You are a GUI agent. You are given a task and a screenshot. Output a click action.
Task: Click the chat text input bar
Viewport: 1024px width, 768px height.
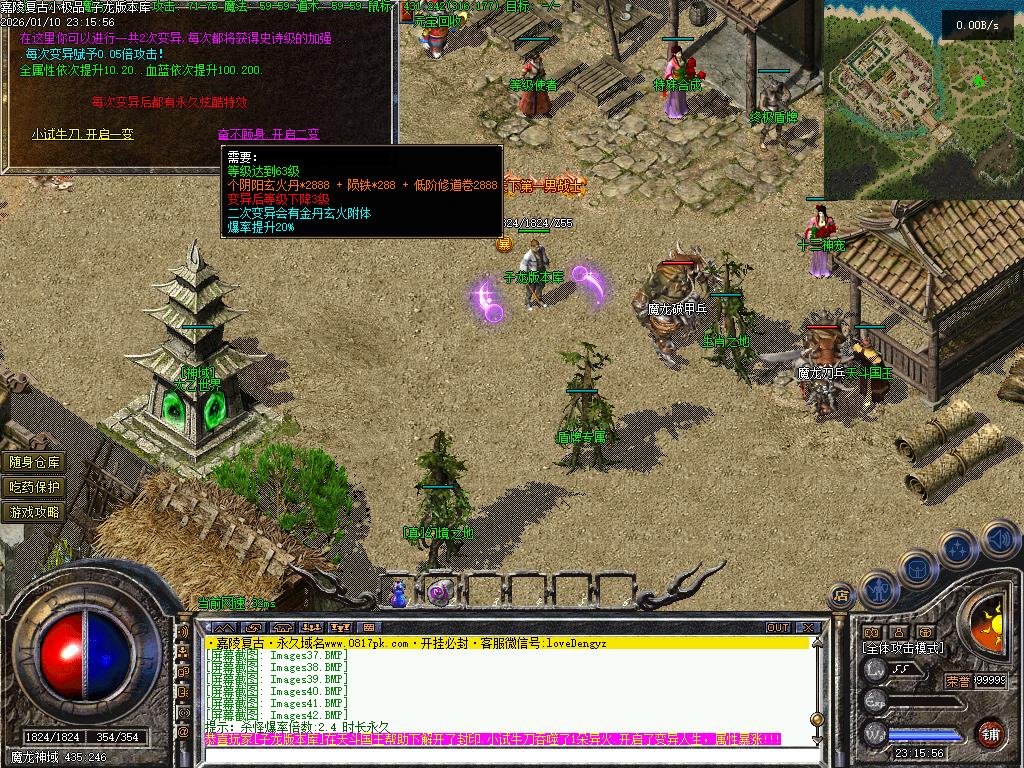click(490, 740)
